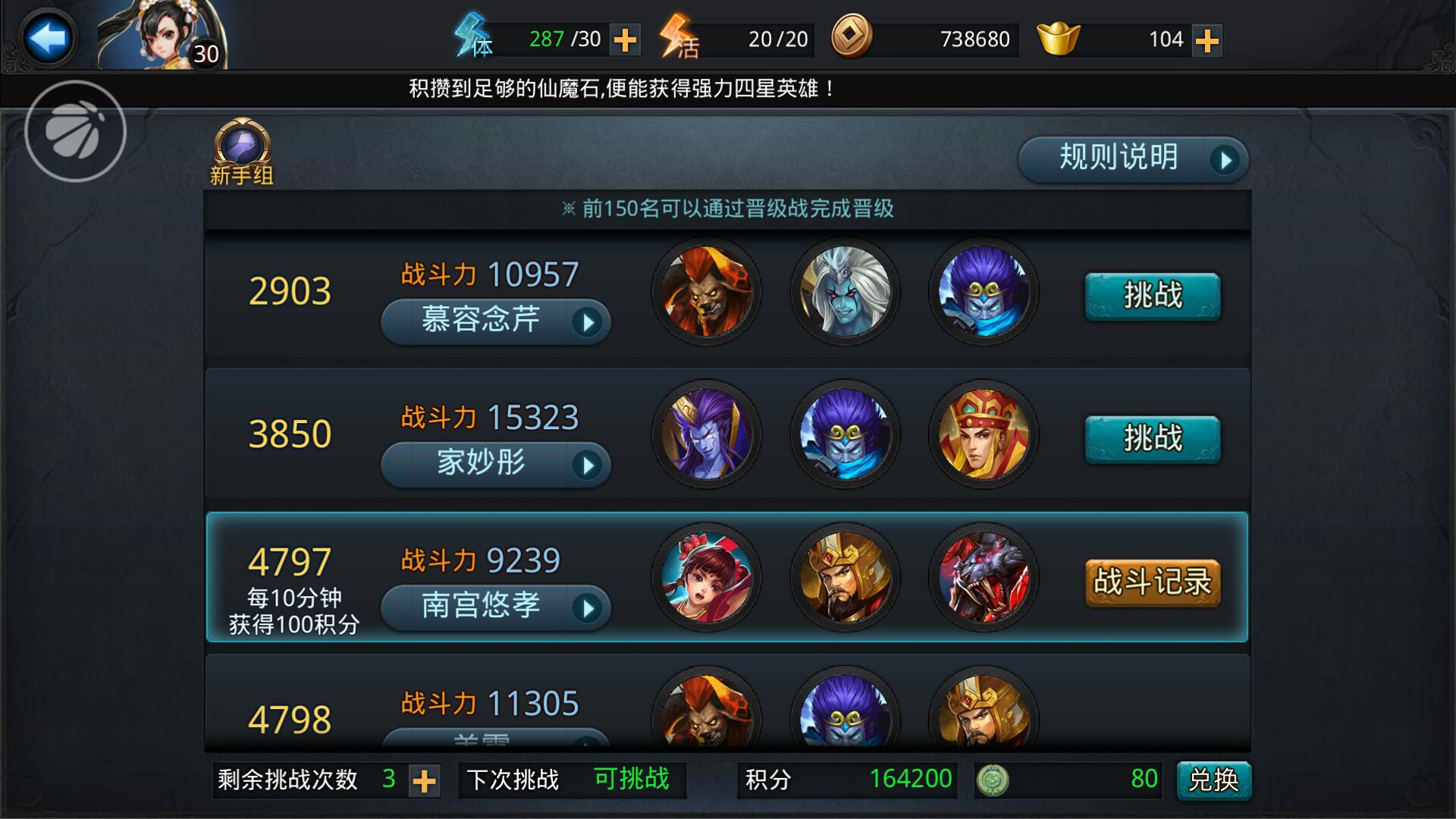Tap the plus beside remaining challenge count
Image resolution: width=1456 pixels, height=819 pixels.
(x=425, y=780)
